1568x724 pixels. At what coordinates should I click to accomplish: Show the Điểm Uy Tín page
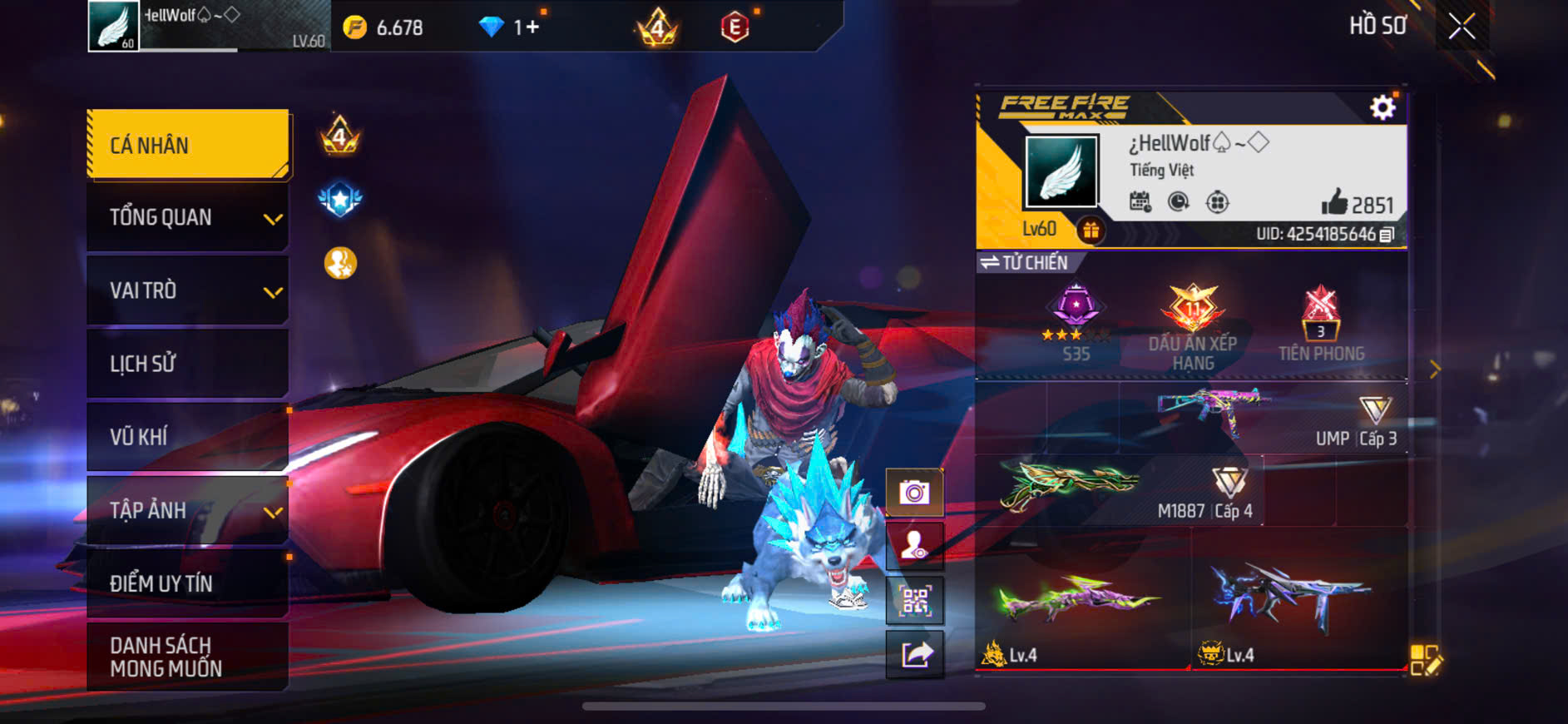[188, 583]
